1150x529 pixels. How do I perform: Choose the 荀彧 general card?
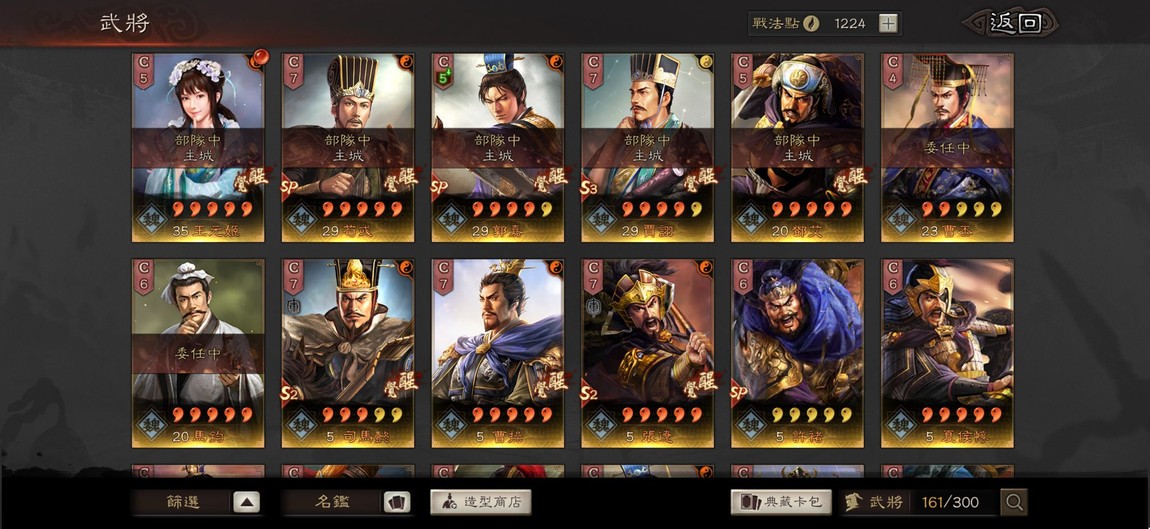(x=348, y=146)
